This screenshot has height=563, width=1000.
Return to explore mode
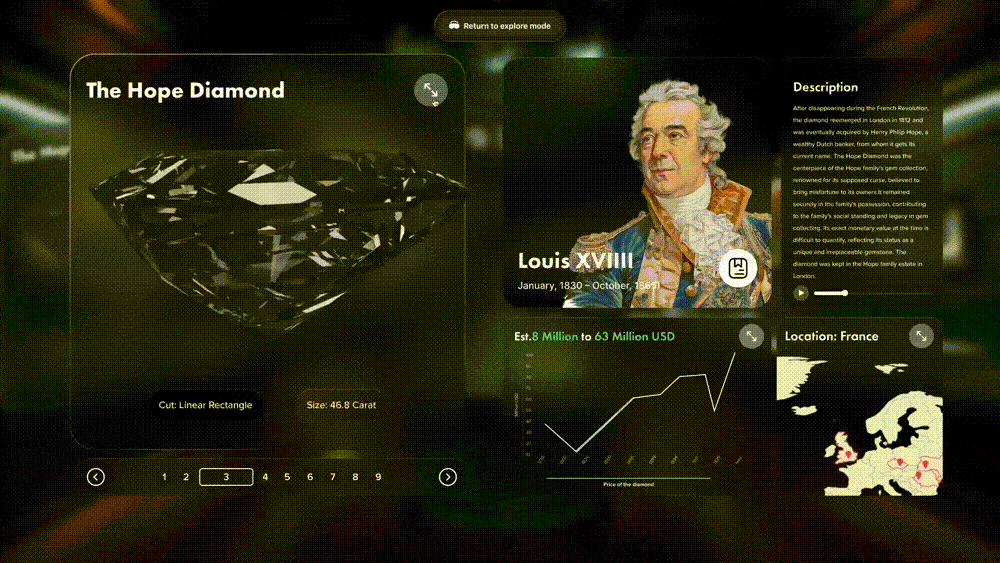pos(500,26)
